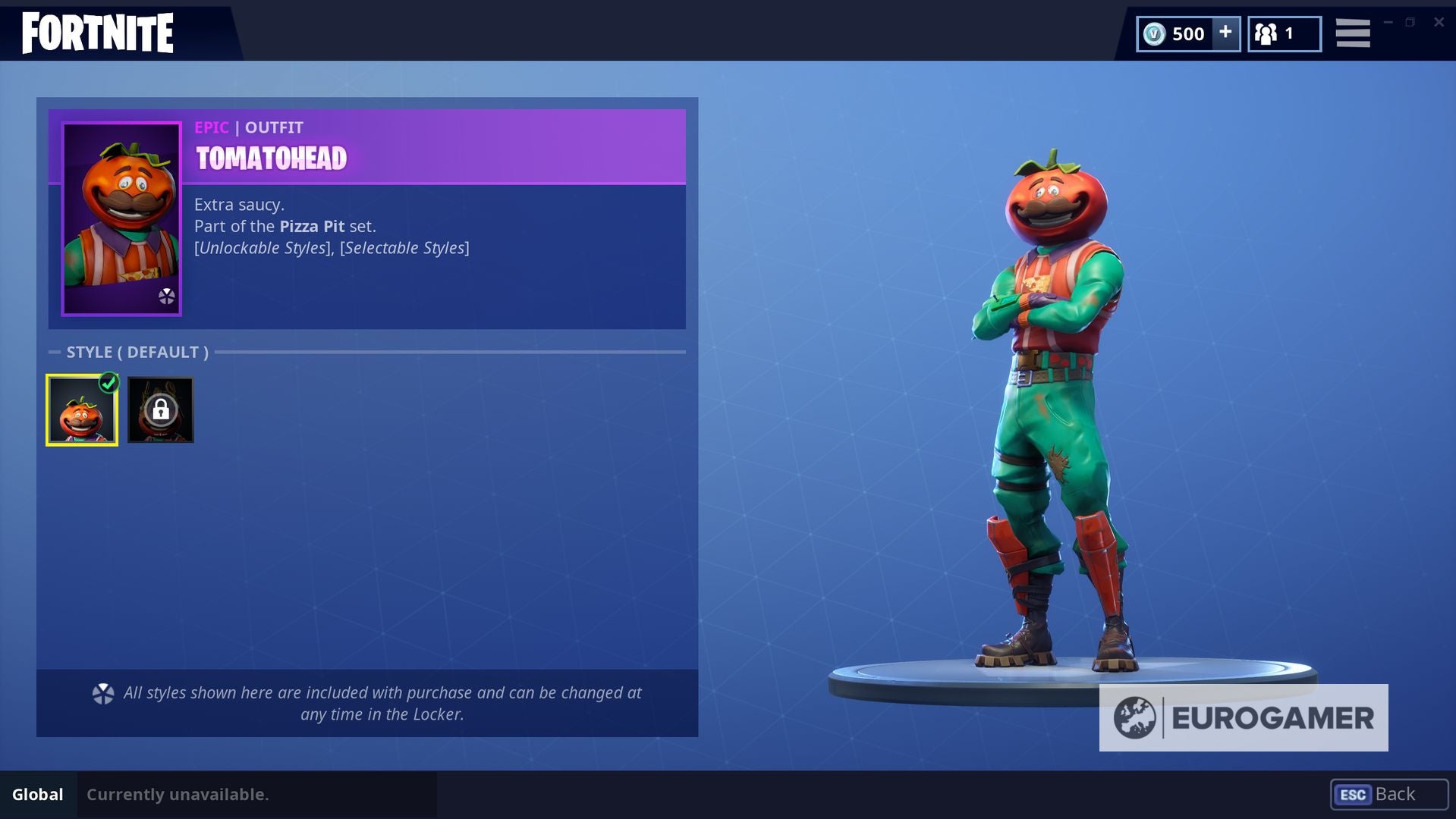Click the ESC key icon next to Back
This screenshot has height=819, width=1456.
tap(1354, 795)
